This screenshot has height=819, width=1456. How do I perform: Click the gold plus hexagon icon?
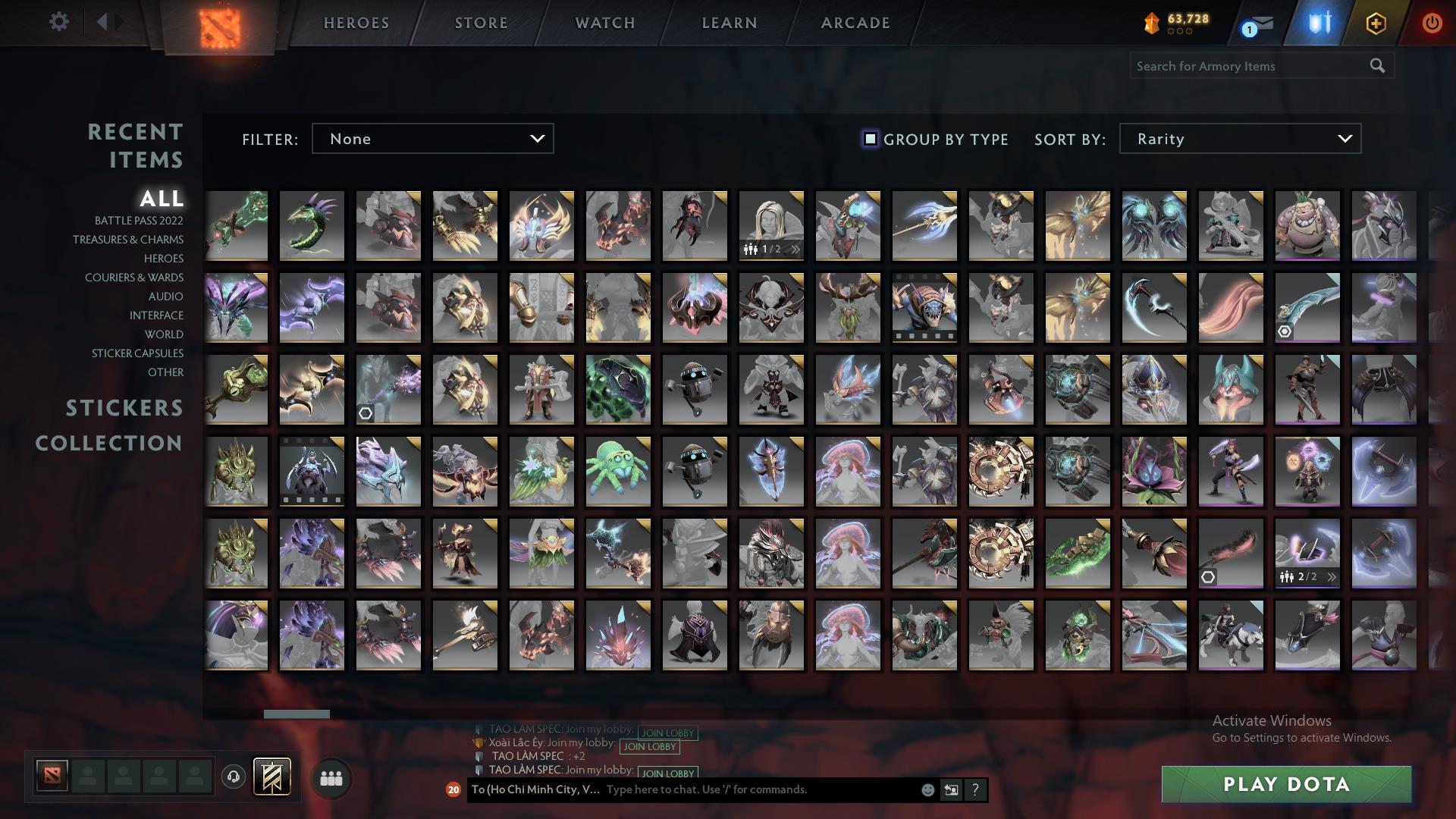[x=1376, y=23]
